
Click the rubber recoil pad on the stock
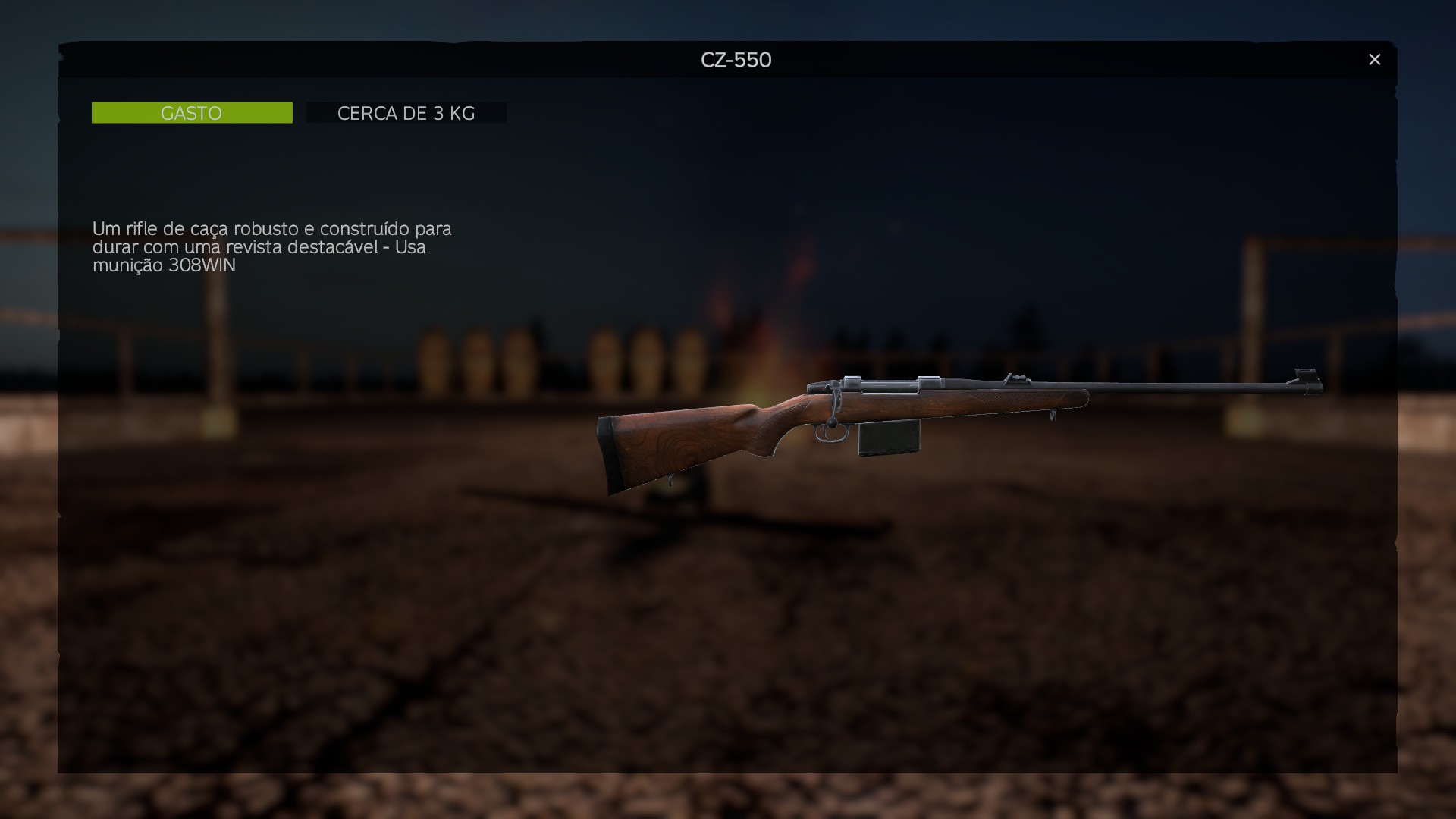607,449
